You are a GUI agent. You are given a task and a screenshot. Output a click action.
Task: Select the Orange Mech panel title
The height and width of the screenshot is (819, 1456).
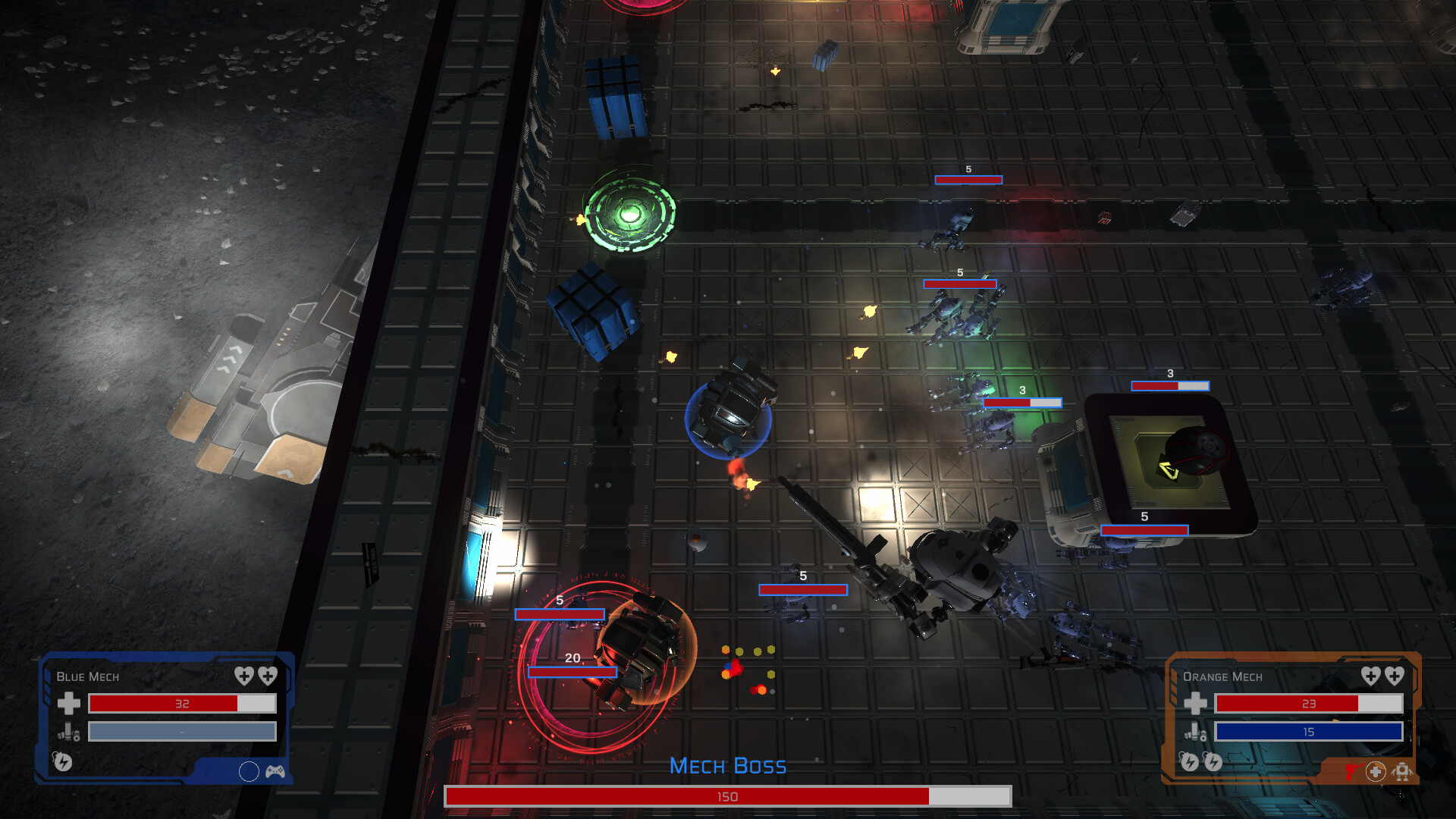(x=1222, y=677)
